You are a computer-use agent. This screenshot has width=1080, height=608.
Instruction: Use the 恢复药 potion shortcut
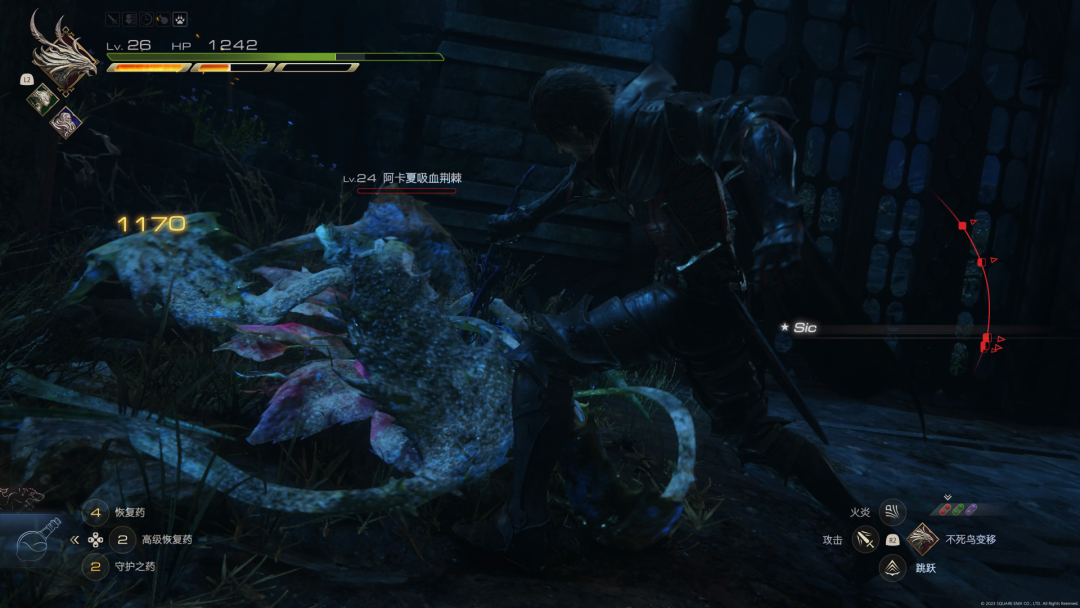[96, 513]
